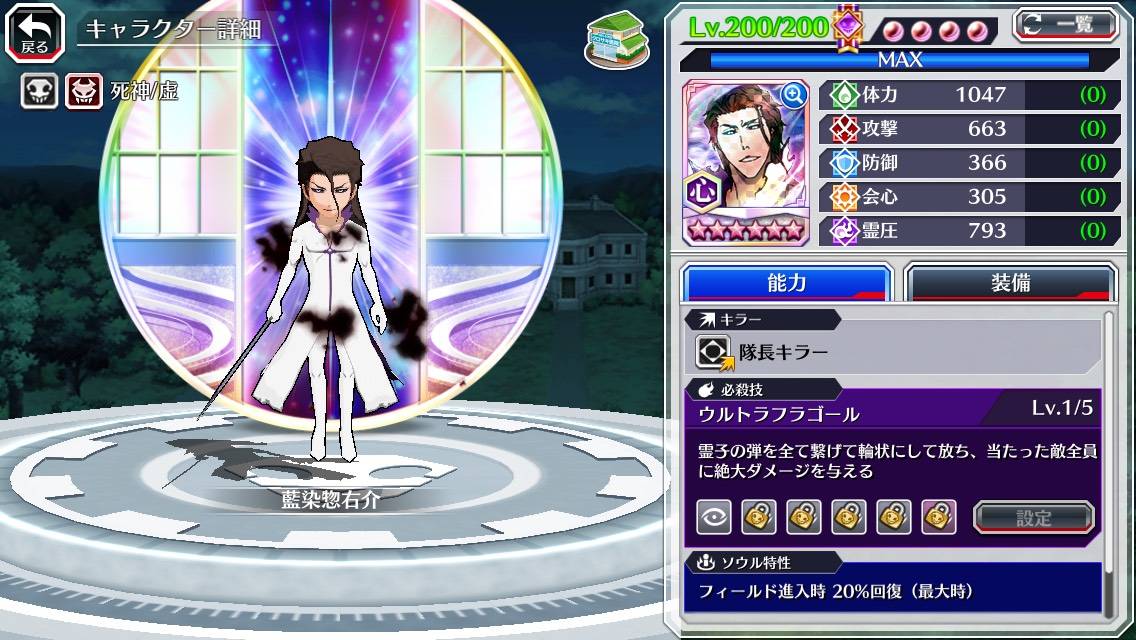Open the 一覧 character list
This screenshot has width=1136, height=640.
[1065, 25]
